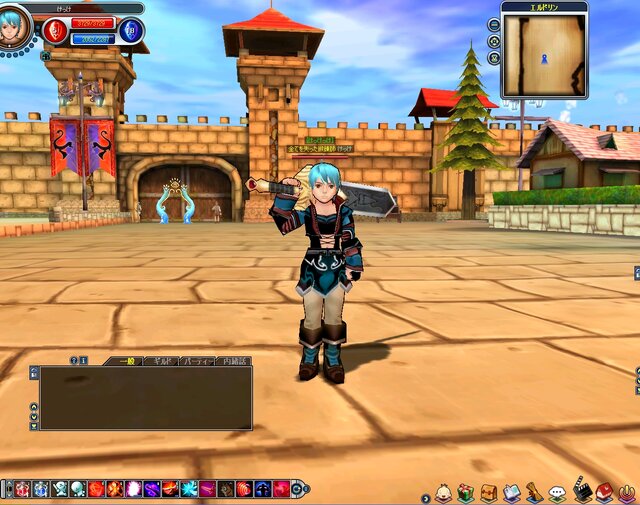Click the hotbar's right end round button
The image size is (640, 505).
click(298, 489)
